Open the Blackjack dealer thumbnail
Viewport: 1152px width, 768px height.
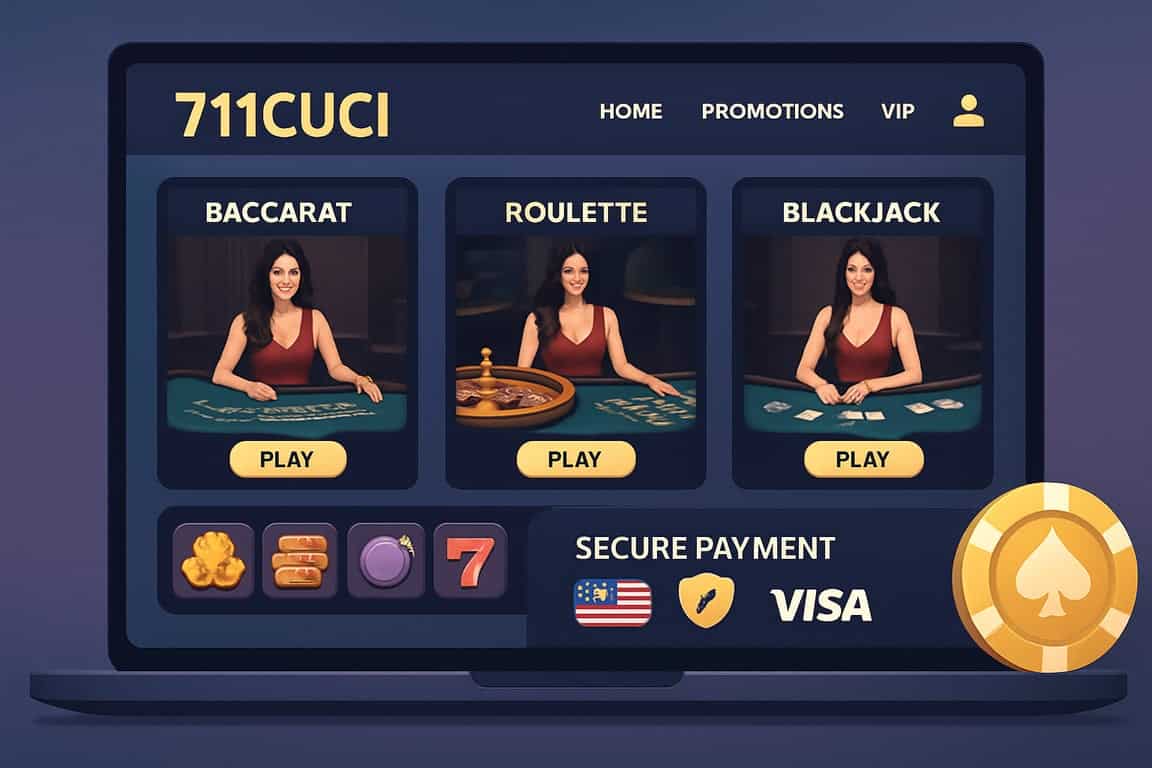(x=863, y=334)
